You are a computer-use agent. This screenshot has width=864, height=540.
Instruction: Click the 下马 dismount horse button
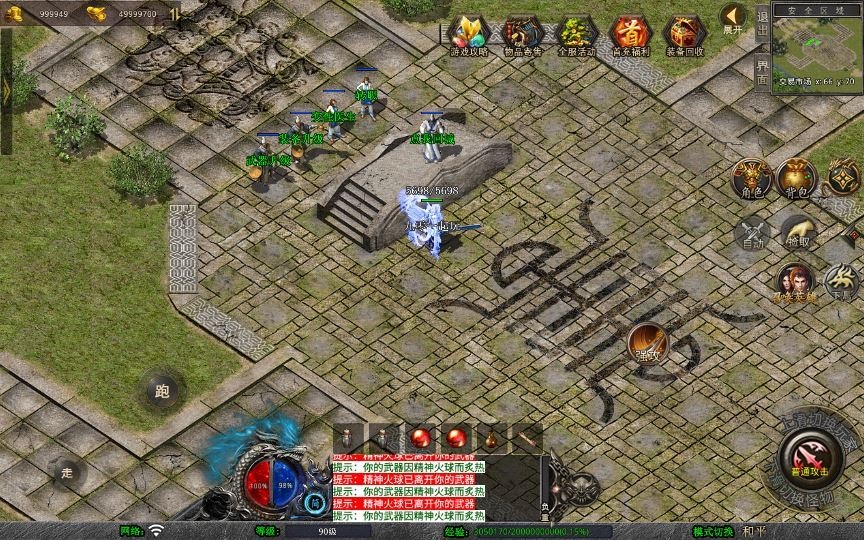(x=842, y=281)
